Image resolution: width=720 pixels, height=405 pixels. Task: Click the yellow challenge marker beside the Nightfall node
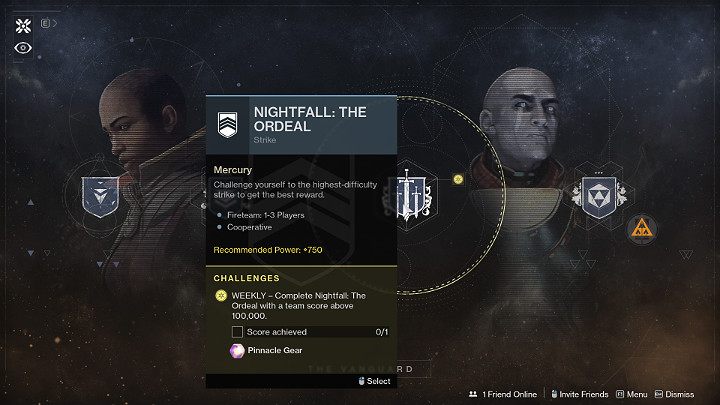pos(458,179)
